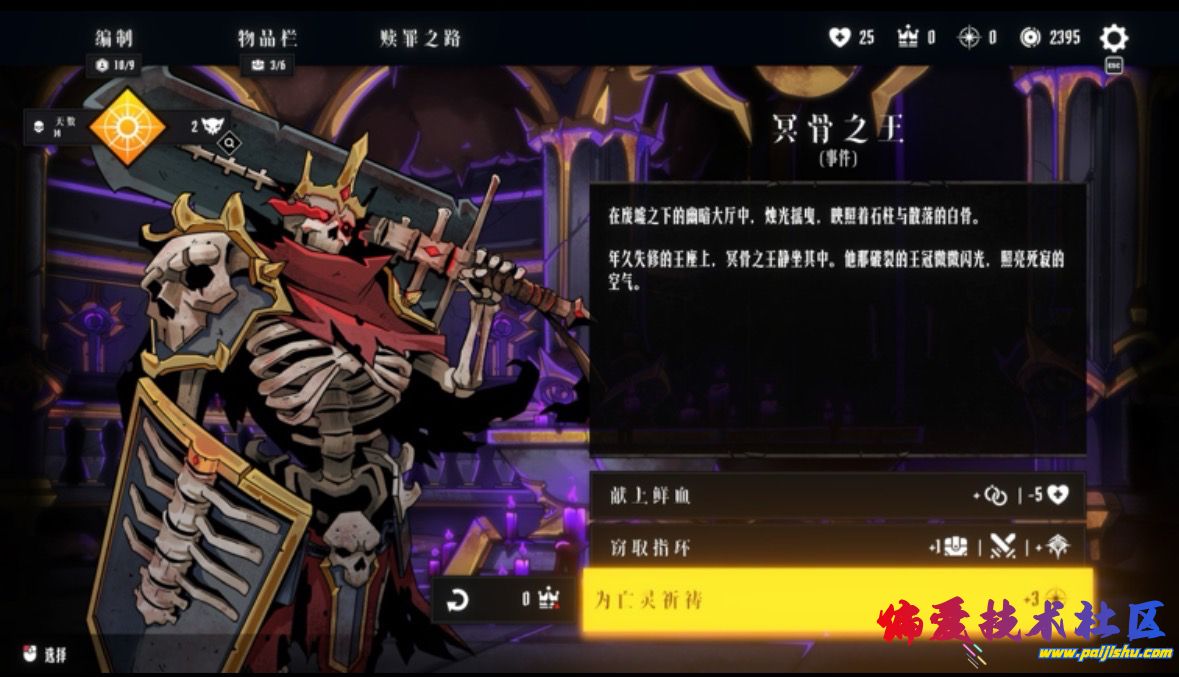Switch to the 物品栏 inventory tab
Viewport: 1179px width, 677px height.
tap(267, 39)
